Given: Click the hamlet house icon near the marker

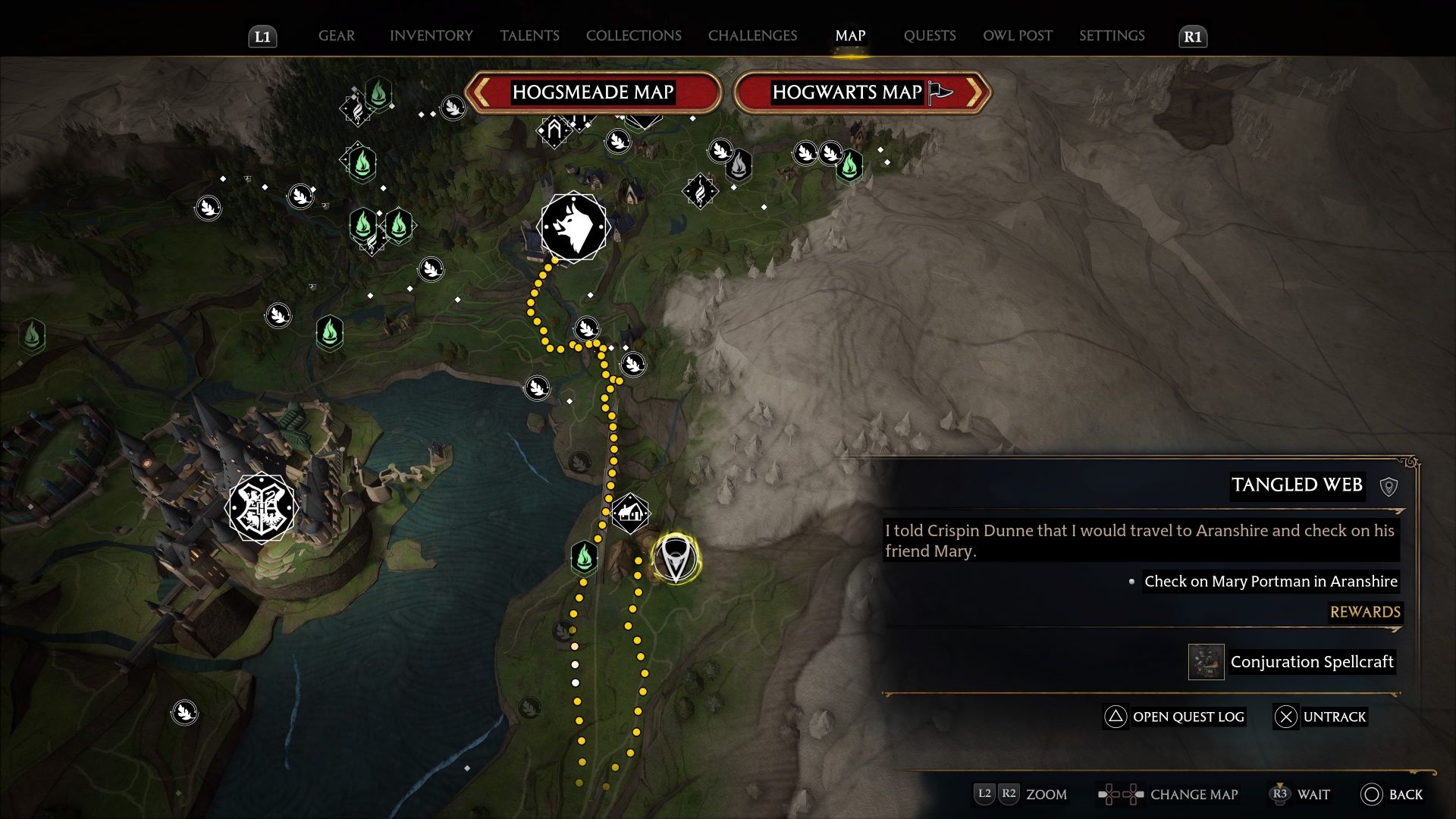Looking at the screenshot, I should click(x=630, y=514).
